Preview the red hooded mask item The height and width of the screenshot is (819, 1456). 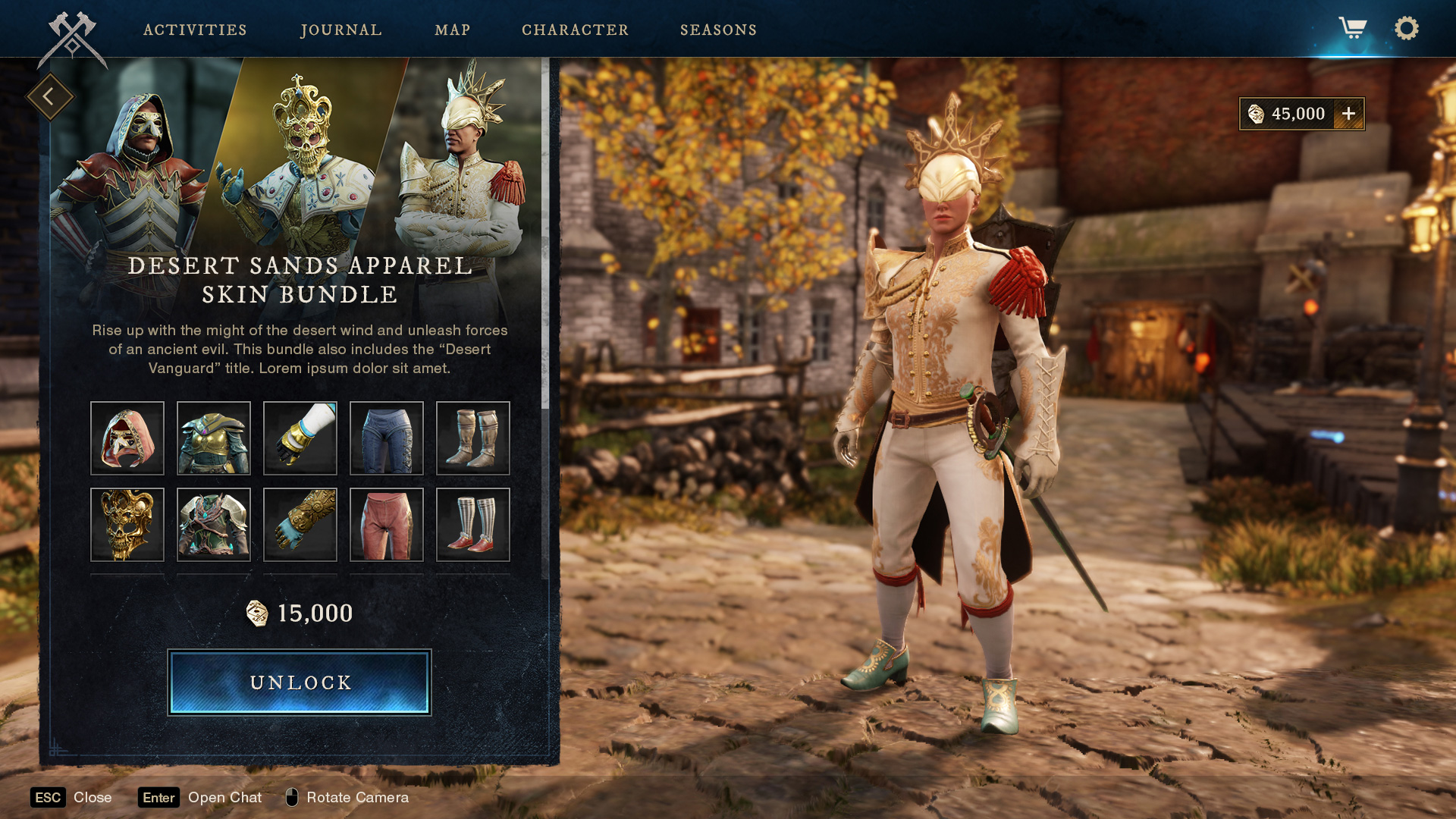click(127, 438)
